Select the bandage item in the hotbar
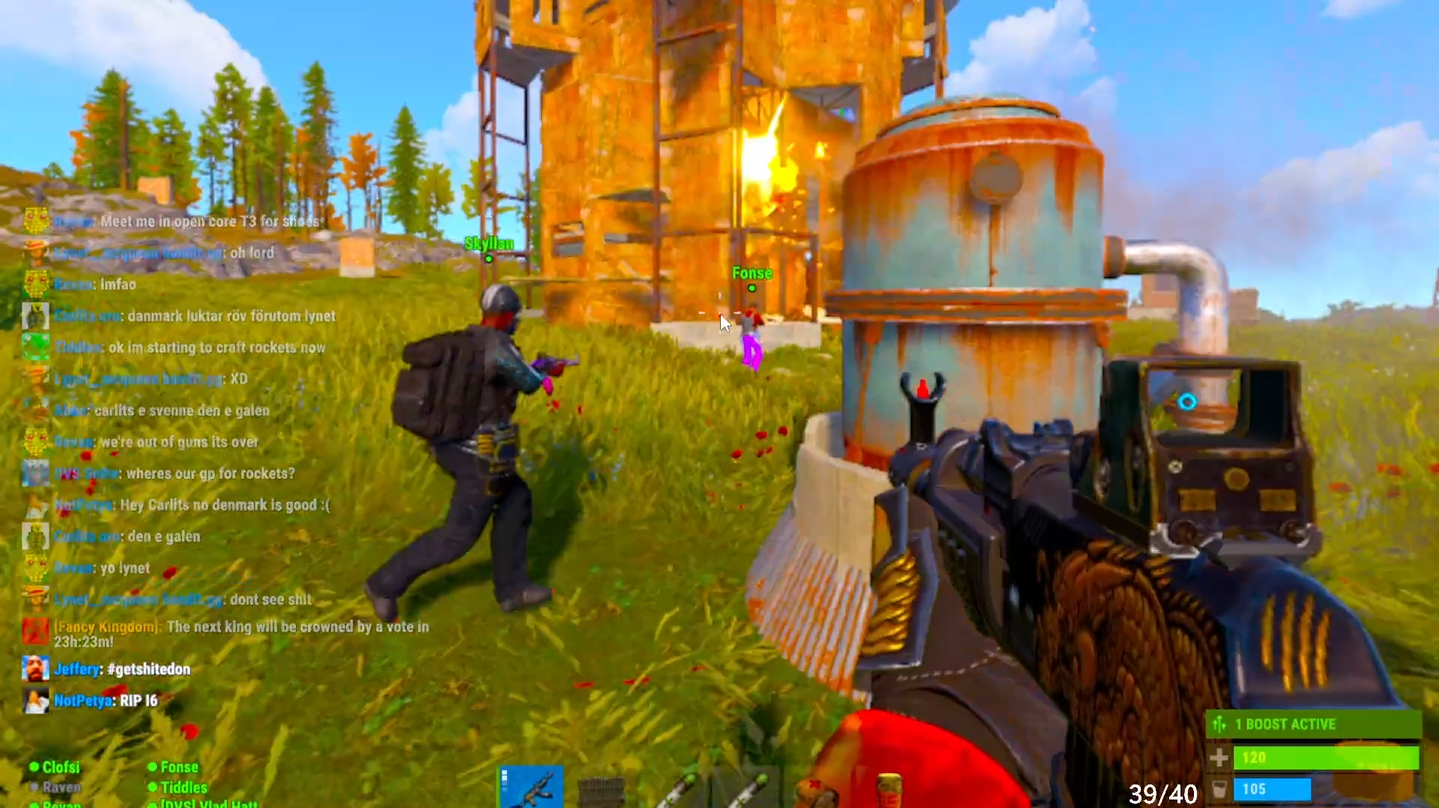The image size is (1439, 808). (x=816, y=790)
